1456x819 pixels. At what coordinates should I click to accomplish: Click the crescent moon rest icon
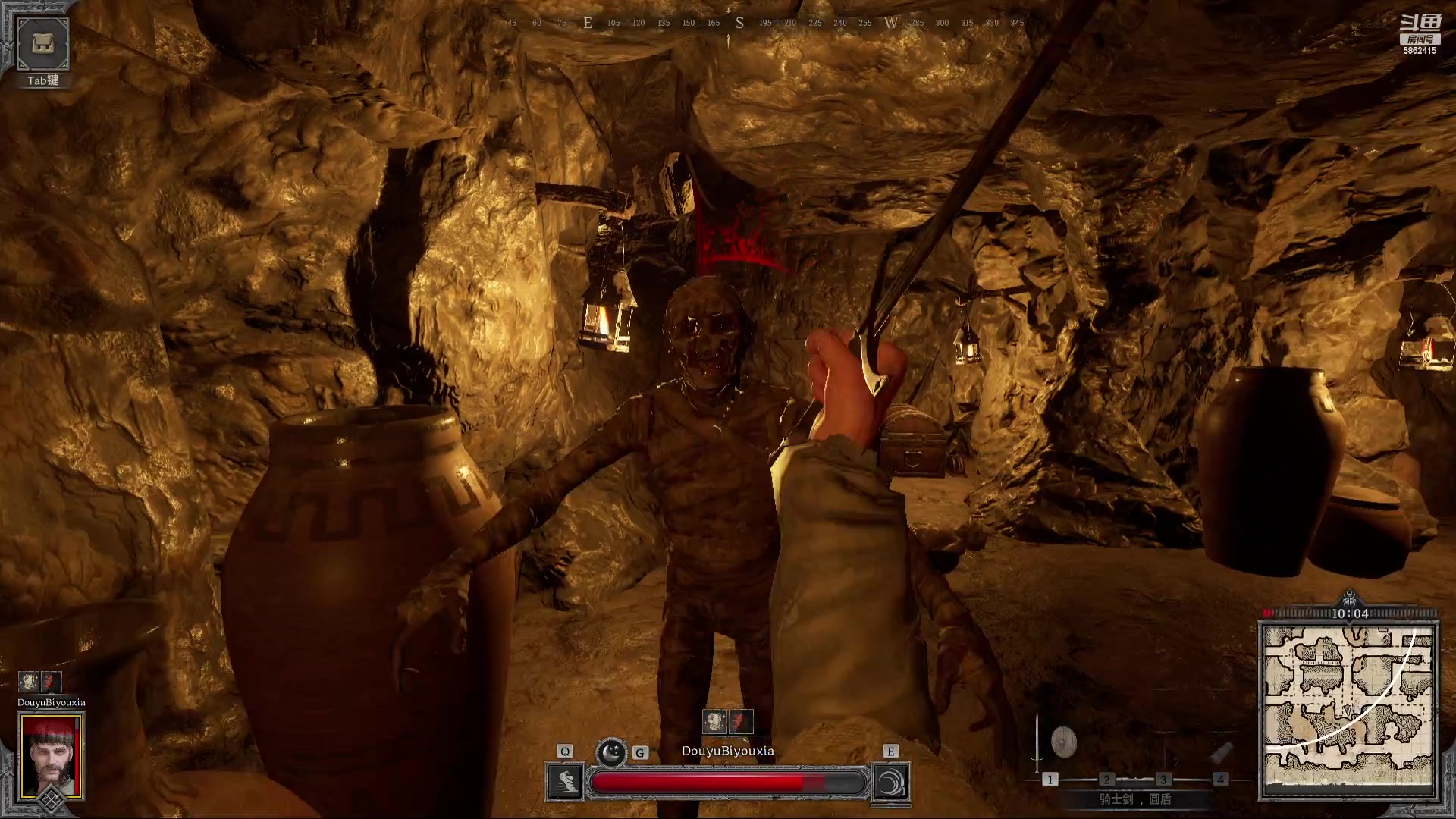611,752
